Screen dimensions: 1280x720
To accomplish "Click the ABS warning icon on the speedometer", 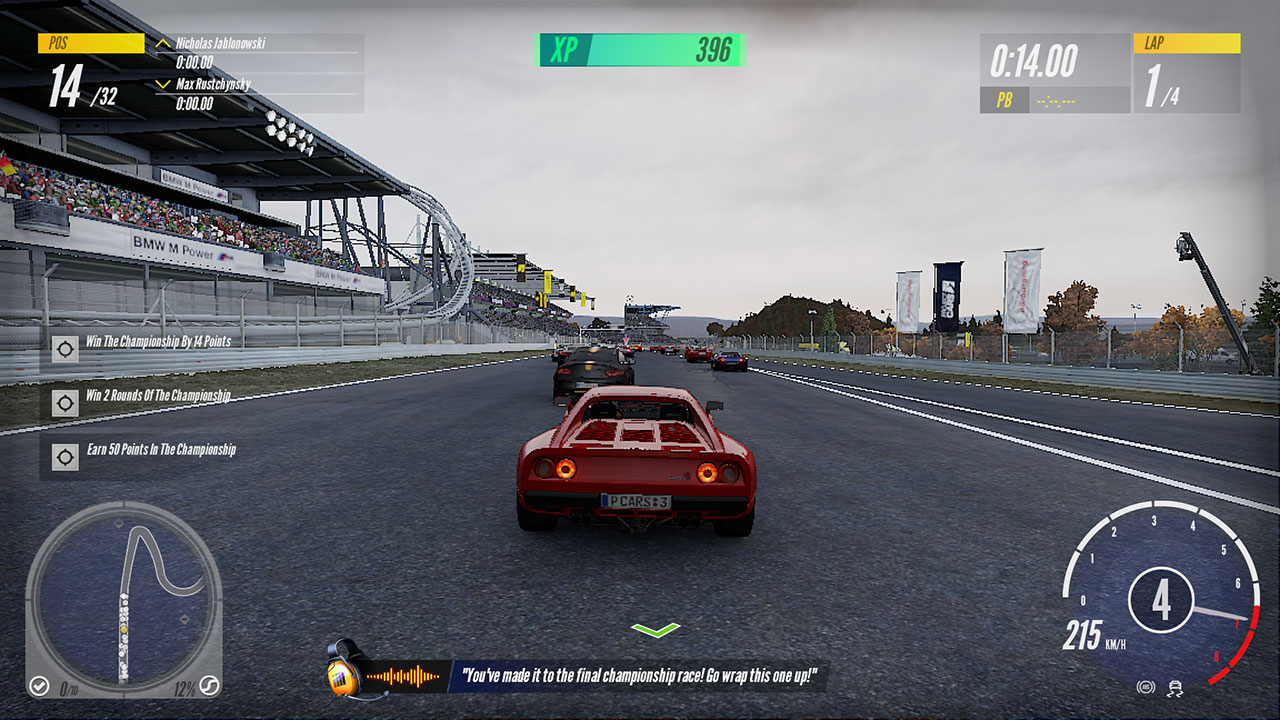I will [1146, 686].
